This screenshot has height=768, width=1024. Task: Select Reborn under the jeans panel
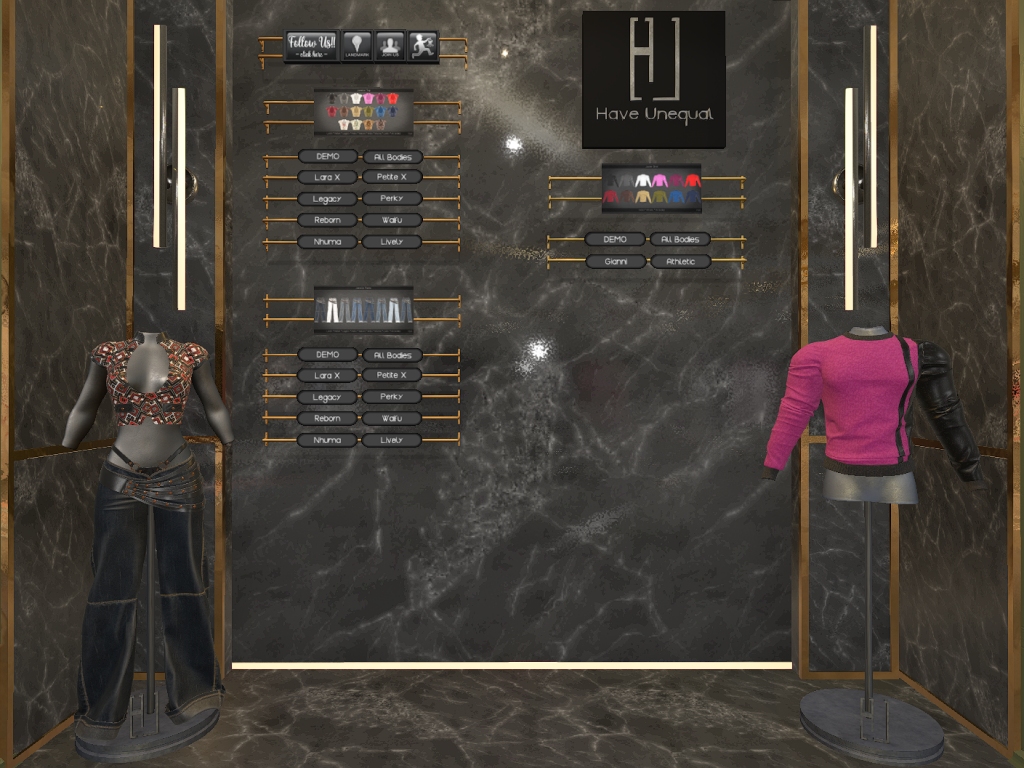[328, 419]
